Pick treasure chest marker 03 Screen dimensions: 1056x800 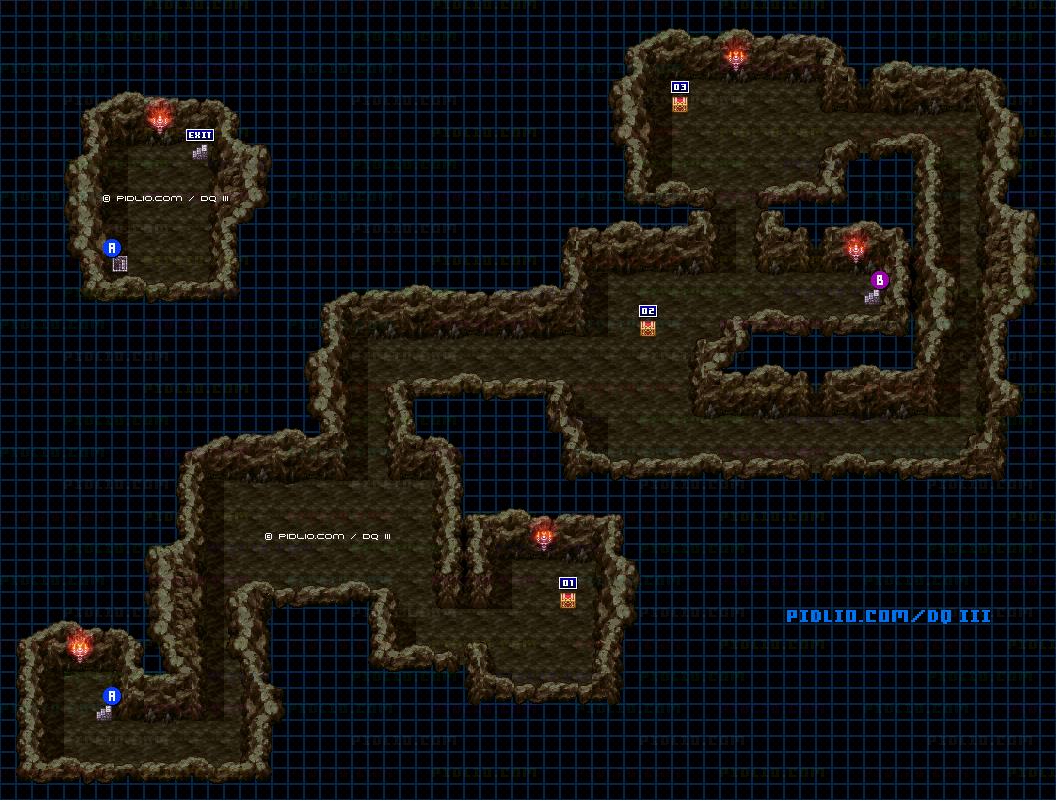pyautogui.click(x=680, y=87)
